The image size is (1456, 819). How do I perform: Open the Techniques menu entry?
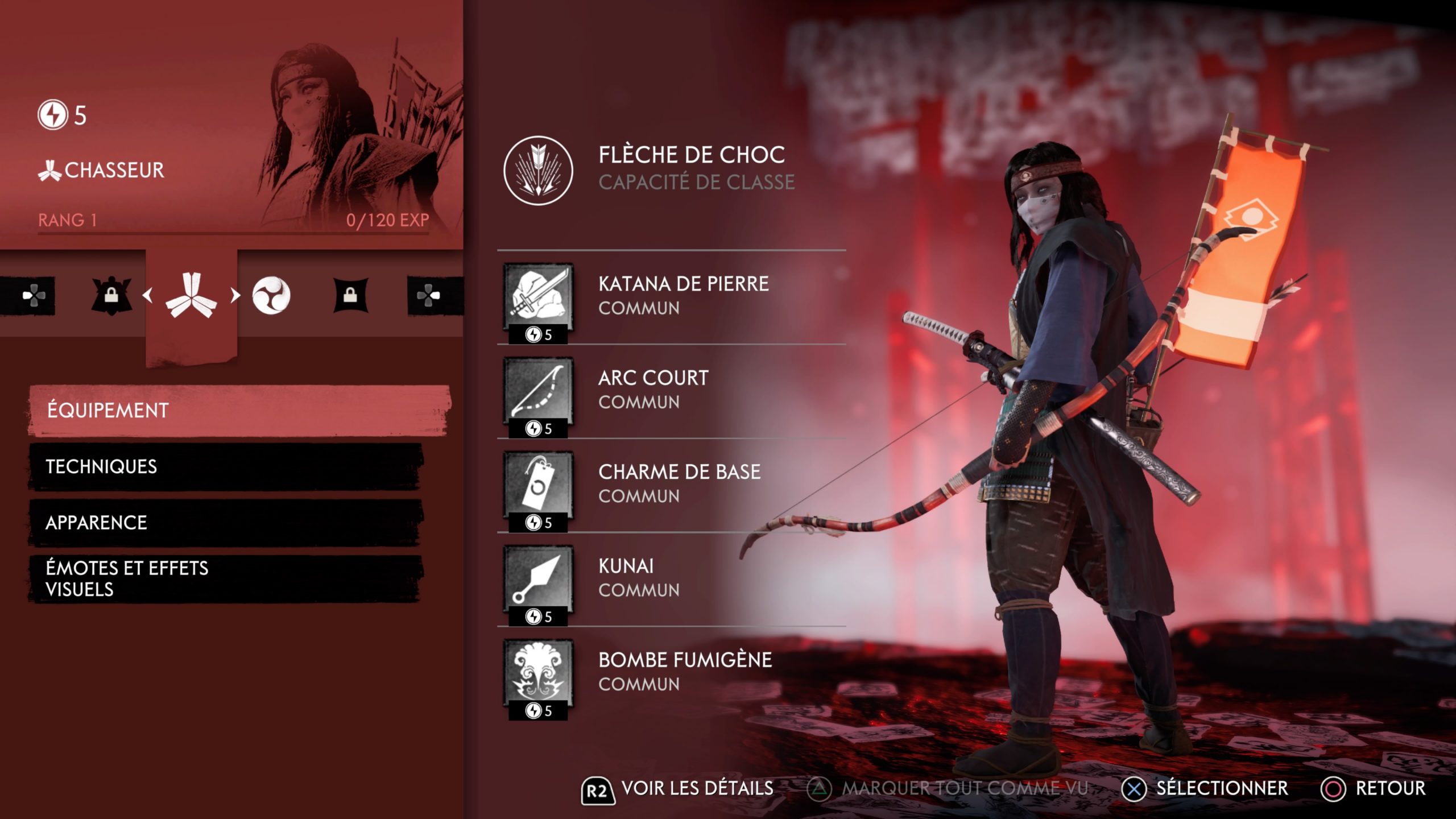(225, 466)
